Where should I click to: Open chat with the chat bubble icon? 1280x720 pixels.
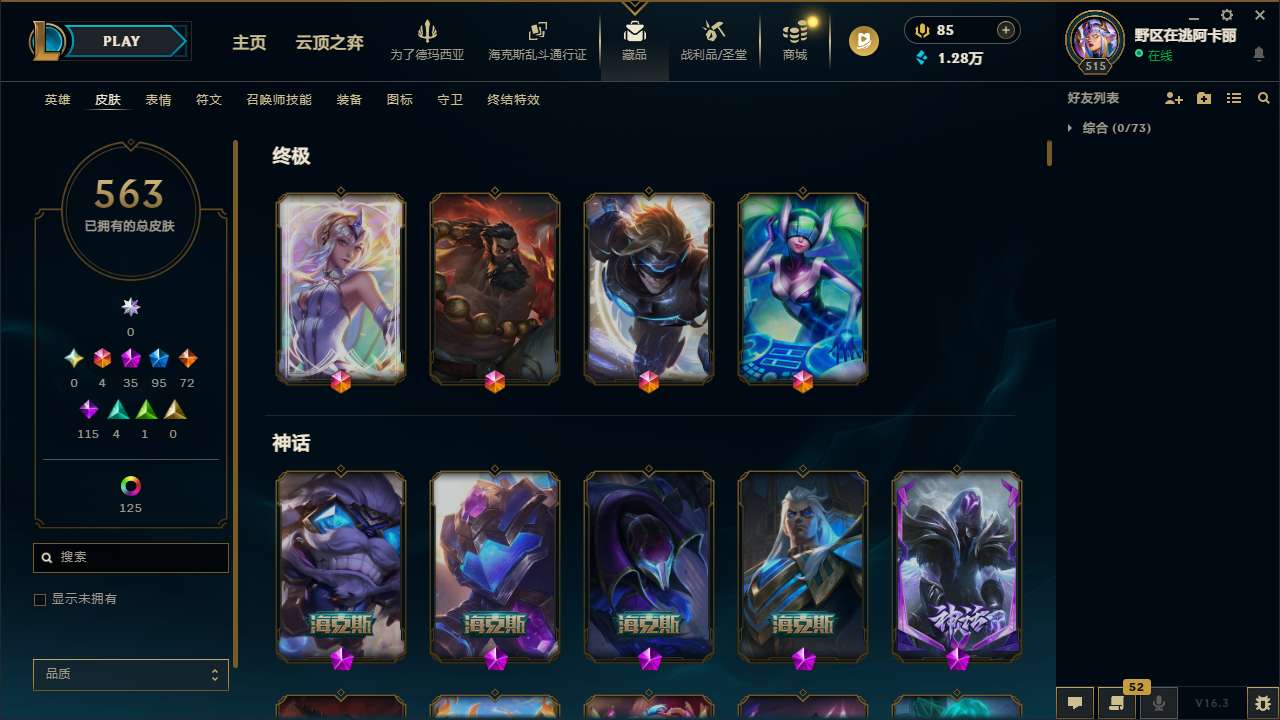(x=1074, y=702)
